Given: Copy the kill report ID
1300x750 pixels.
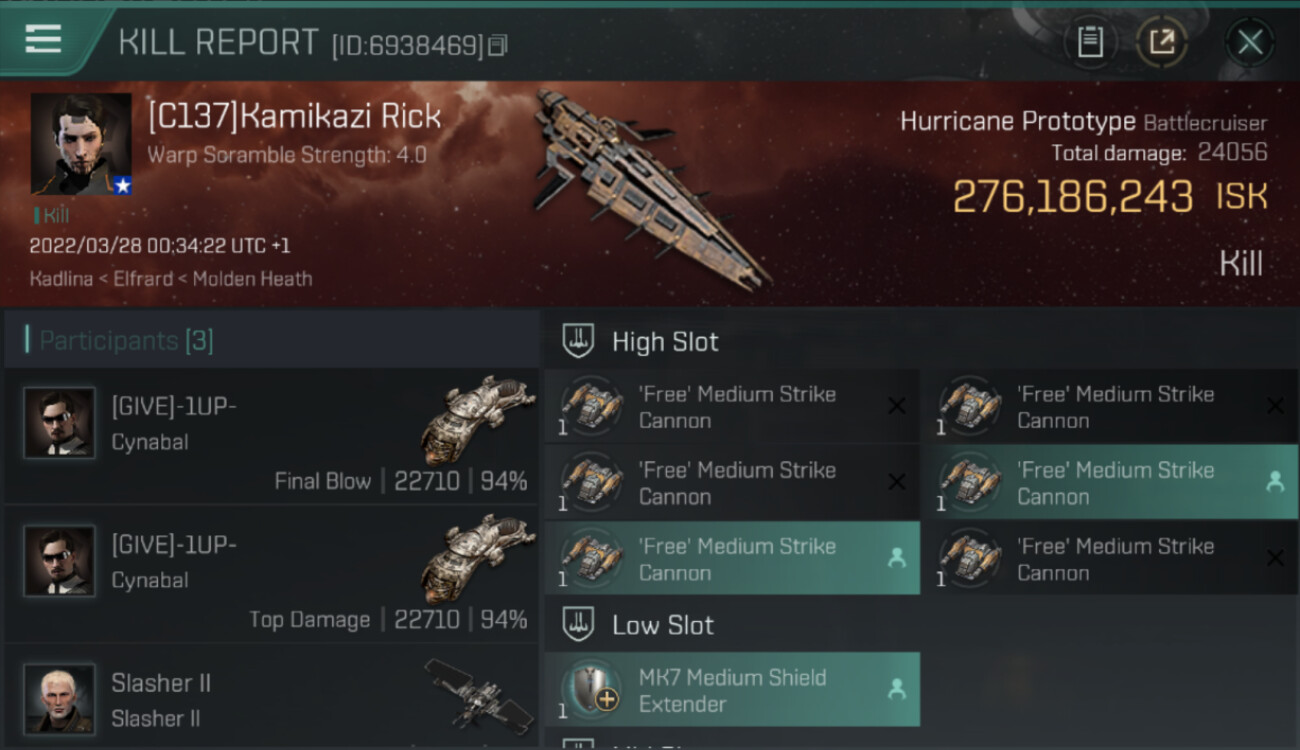Looking at the screenshot, I should (x=498, y=45).
